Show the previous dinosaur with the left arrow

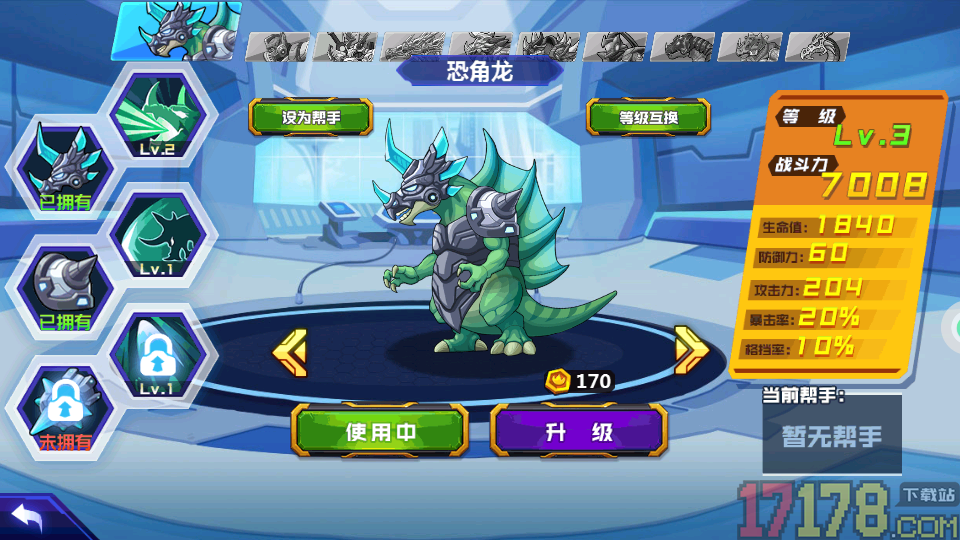290,350
